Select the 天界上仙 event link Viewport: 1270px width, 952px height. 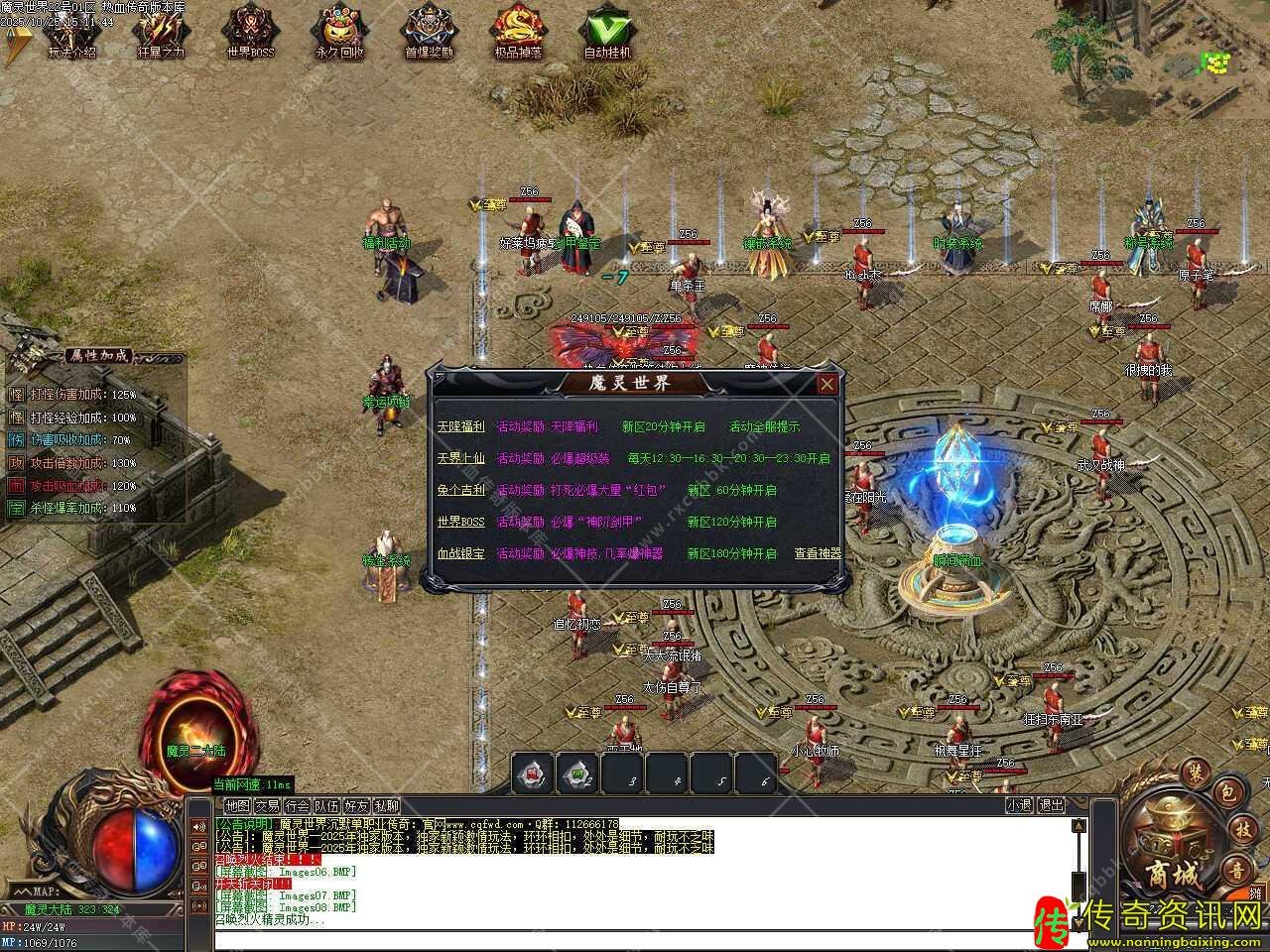(x=460, y=458)
